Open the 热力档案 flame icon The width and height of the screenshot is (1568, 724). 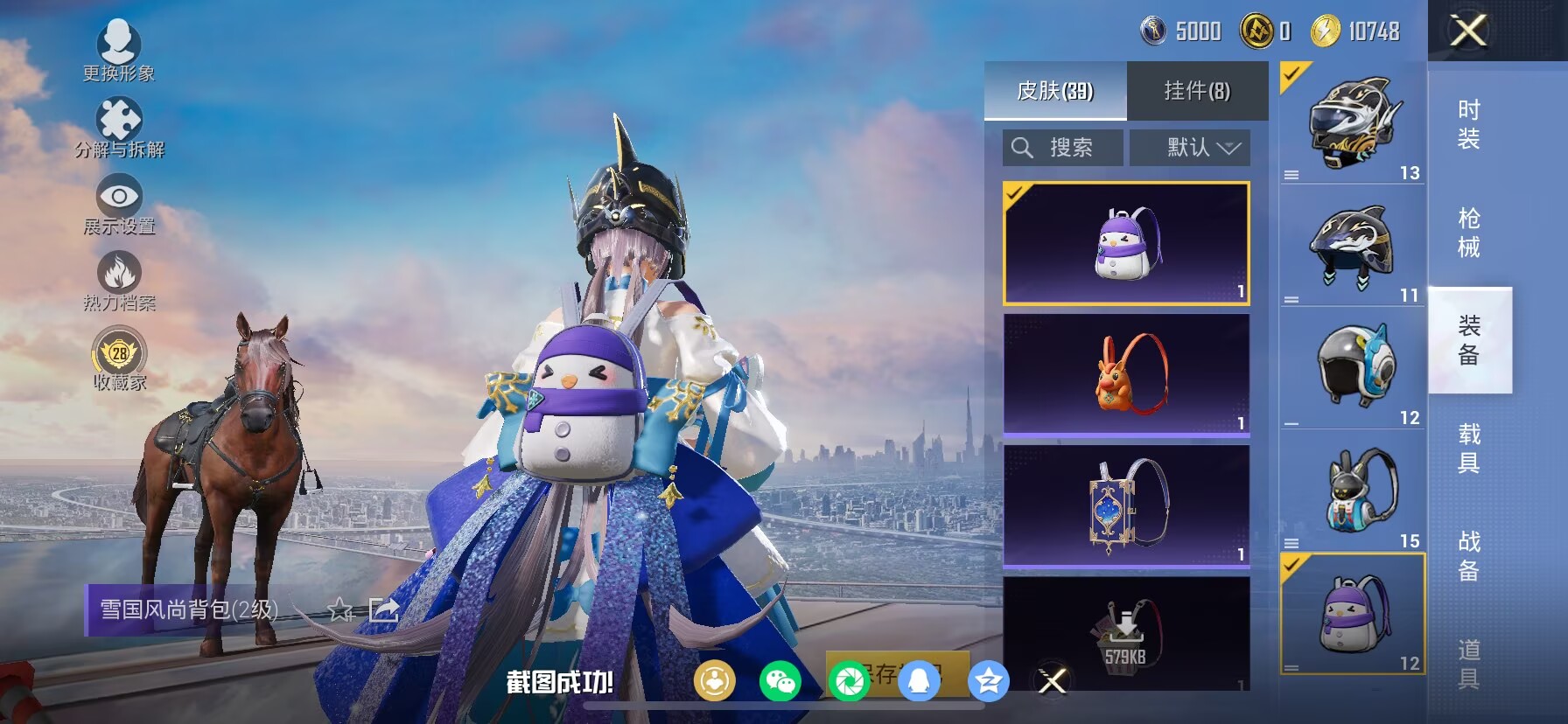[119, 281]
